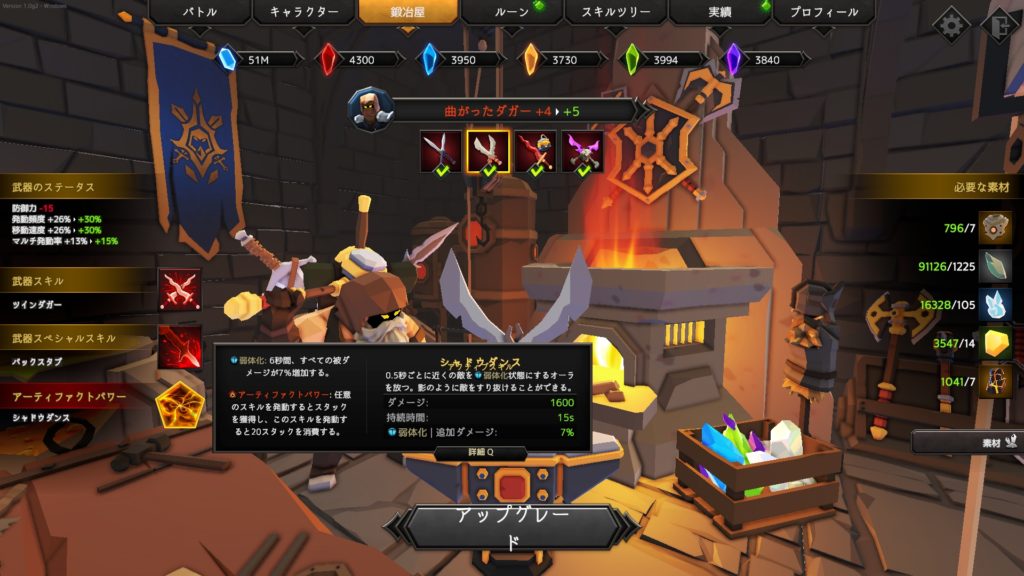Open the プロフィール tab
The image size is (1024, 576).
824,13
